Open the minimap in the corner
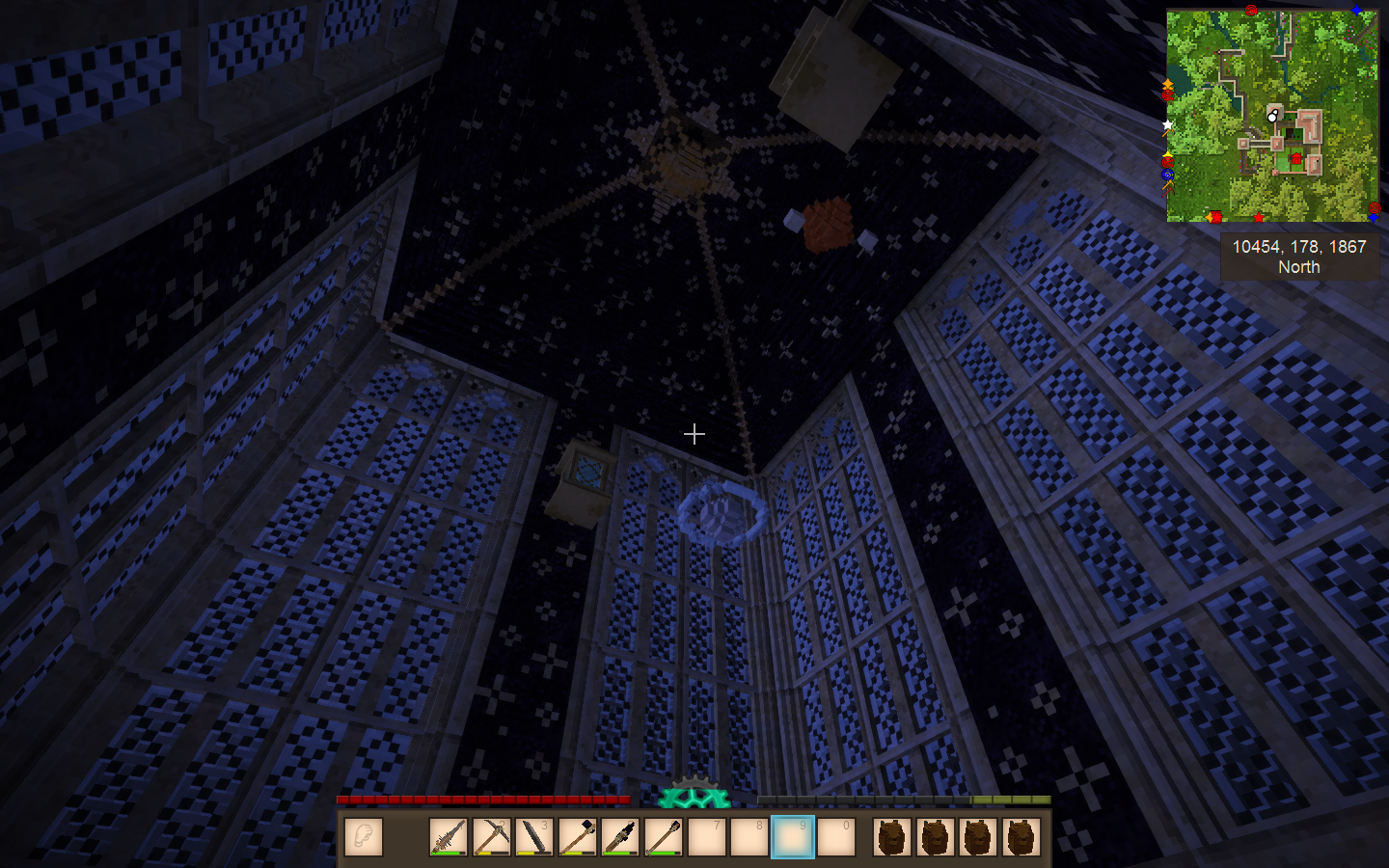Screen dimensions: 1389x868 point(1272,116)
